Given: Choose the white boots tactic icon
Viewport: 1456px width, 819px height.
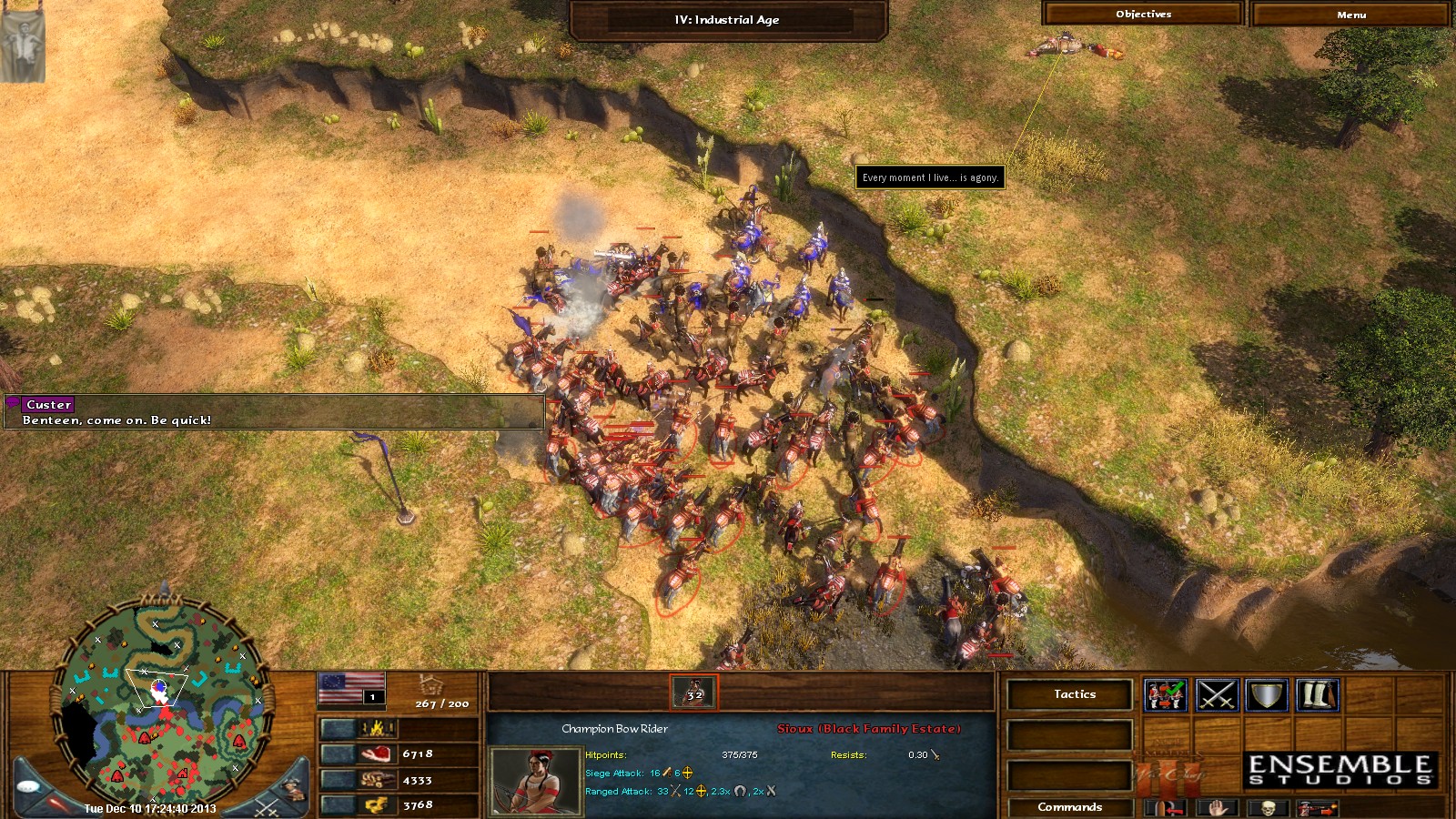Looking at the screenshot, I should point(1317,695).
